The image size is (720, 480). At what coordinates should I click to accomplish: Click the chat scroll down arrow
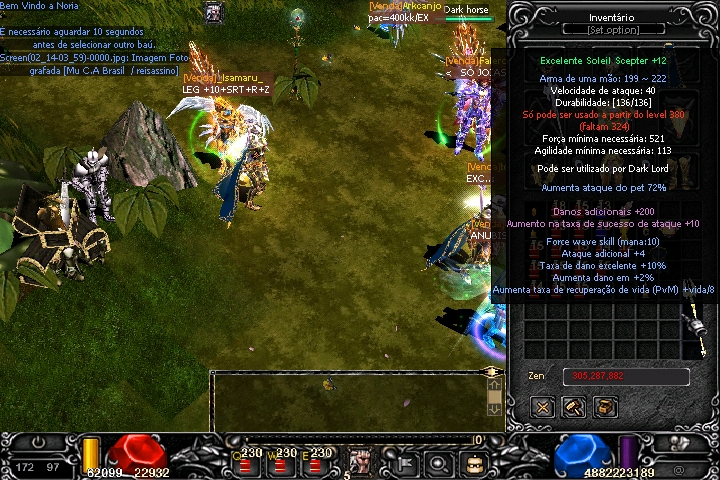[x=493, y=409]
